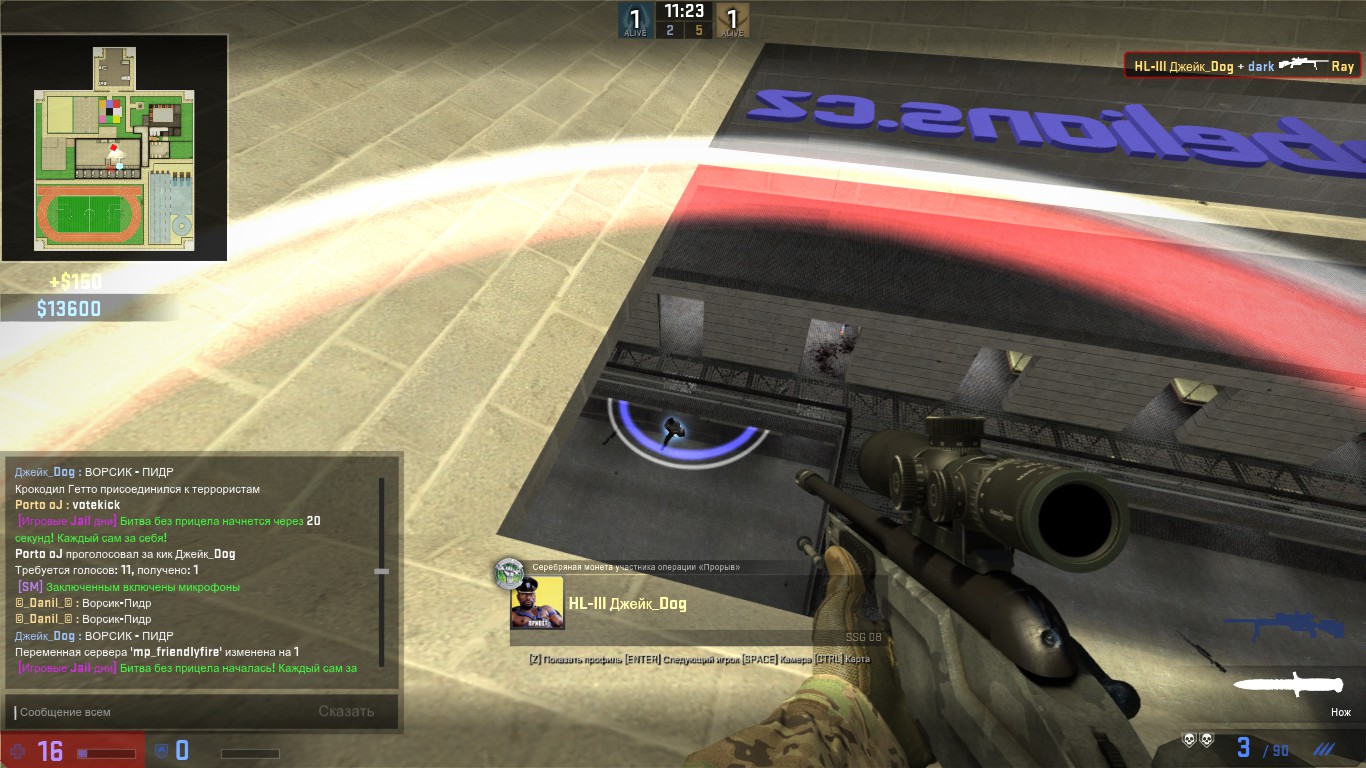Viewport: 1366px width, 768px height.
Task: Click the kill feed entry for Ray
Action: click(1243, 66)
